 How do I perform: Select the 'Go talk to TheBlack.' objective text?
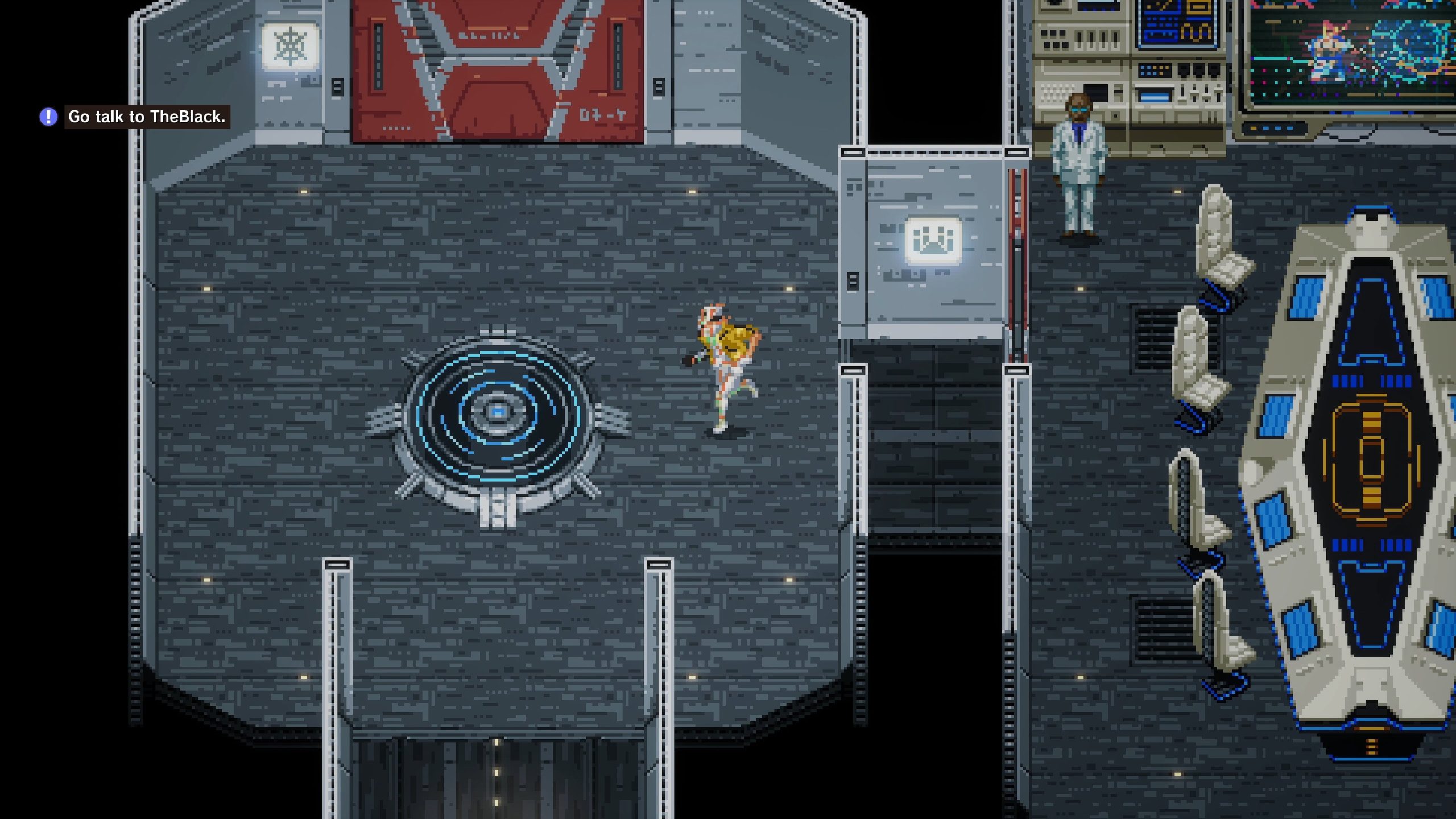[x=147, y=117]
